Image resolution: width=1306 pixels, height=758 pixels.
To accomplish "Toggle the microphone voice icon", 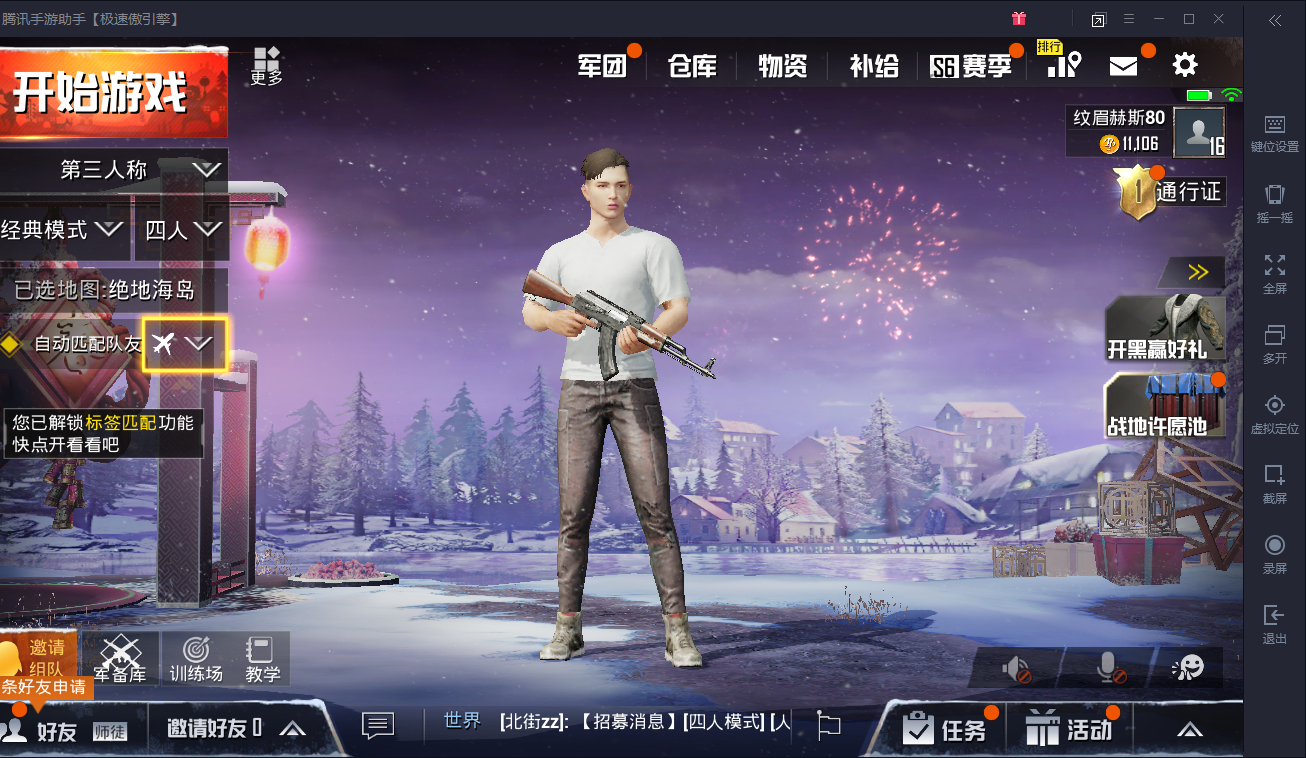I will click(x=1110, y=668).
